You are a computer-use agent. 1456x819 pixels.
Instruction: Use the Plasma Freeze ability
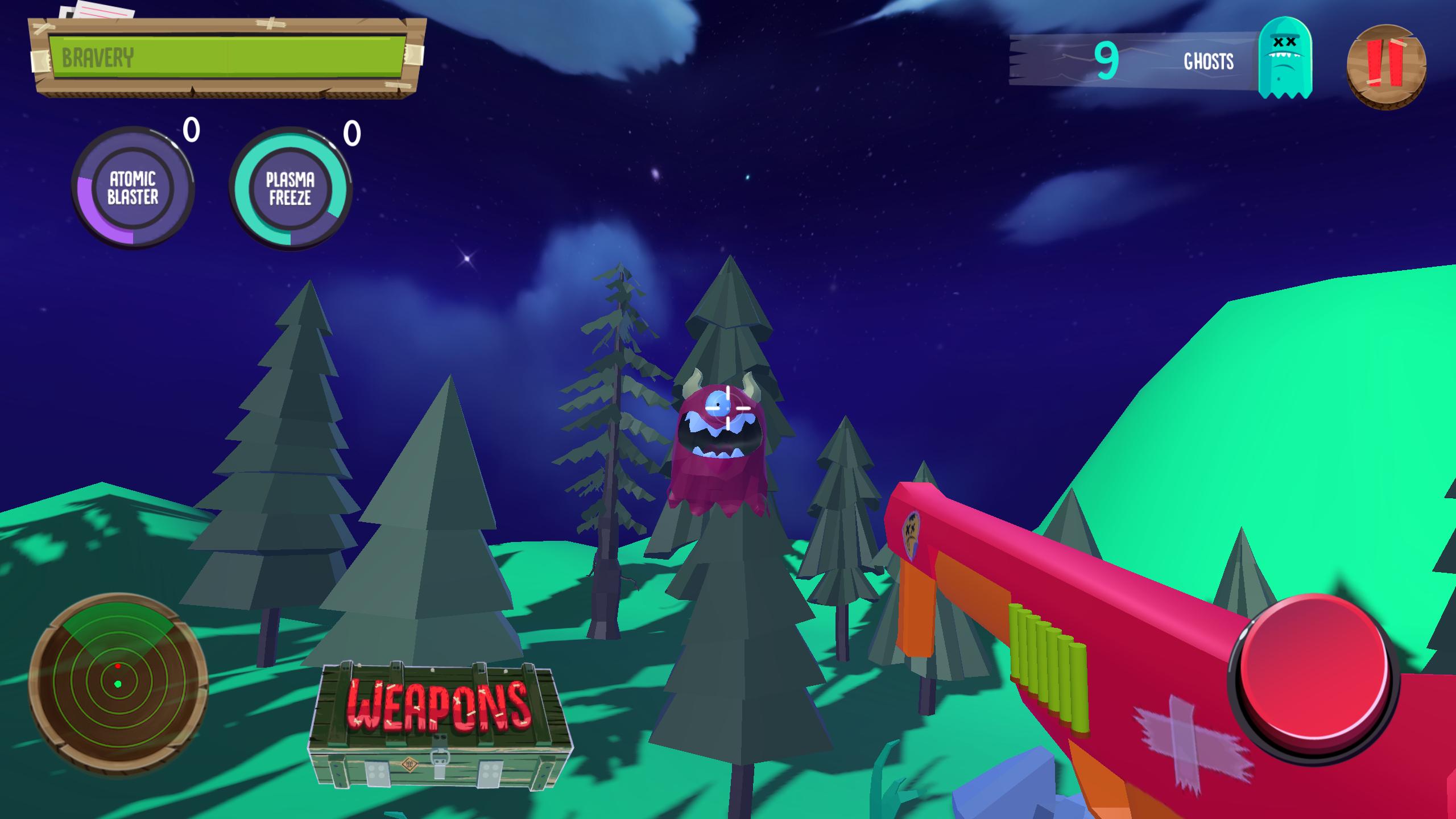pos(290,189)
